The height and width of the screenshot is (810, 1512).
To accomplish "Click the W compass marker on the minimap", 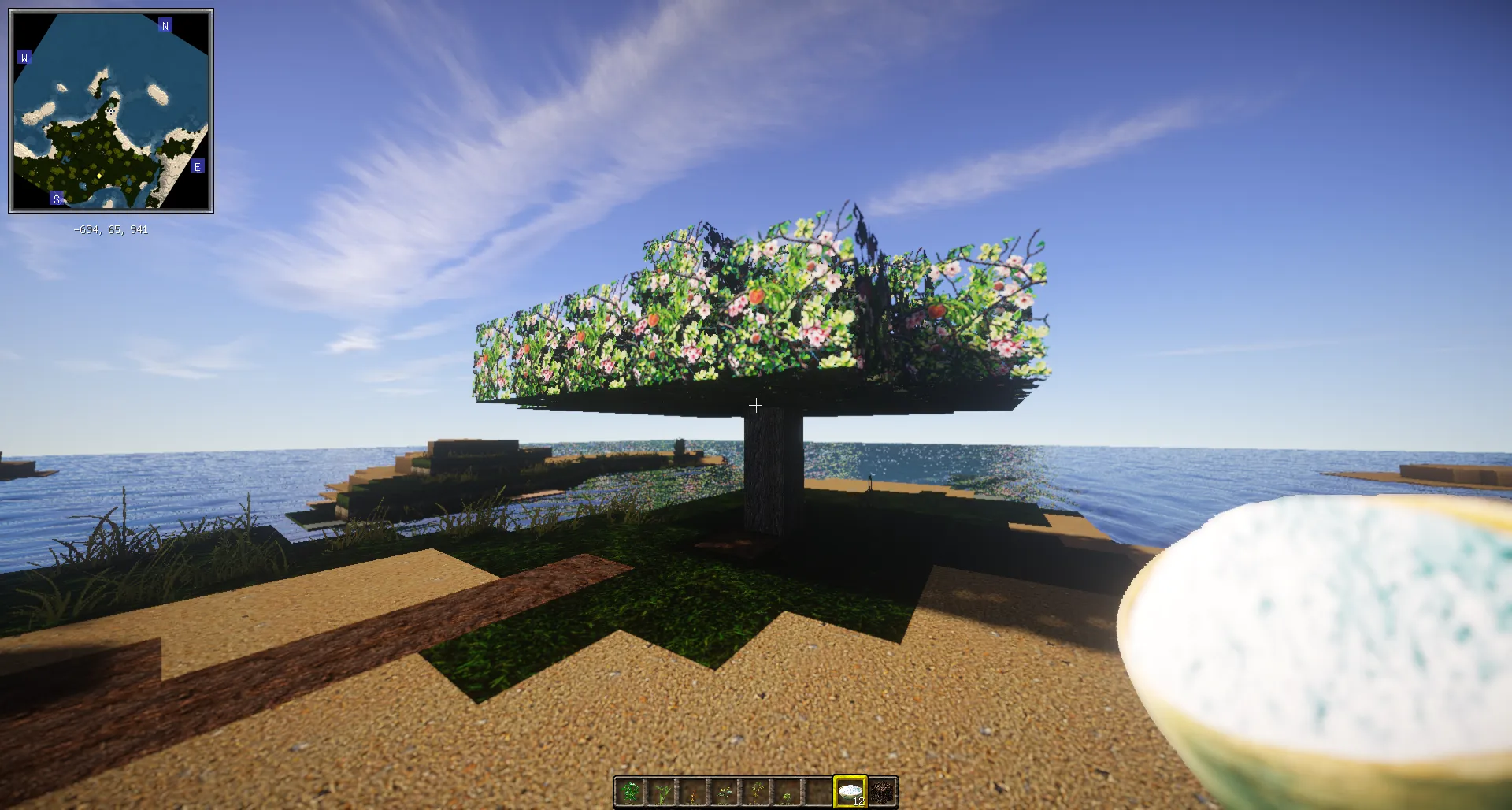I will (24, 58).
